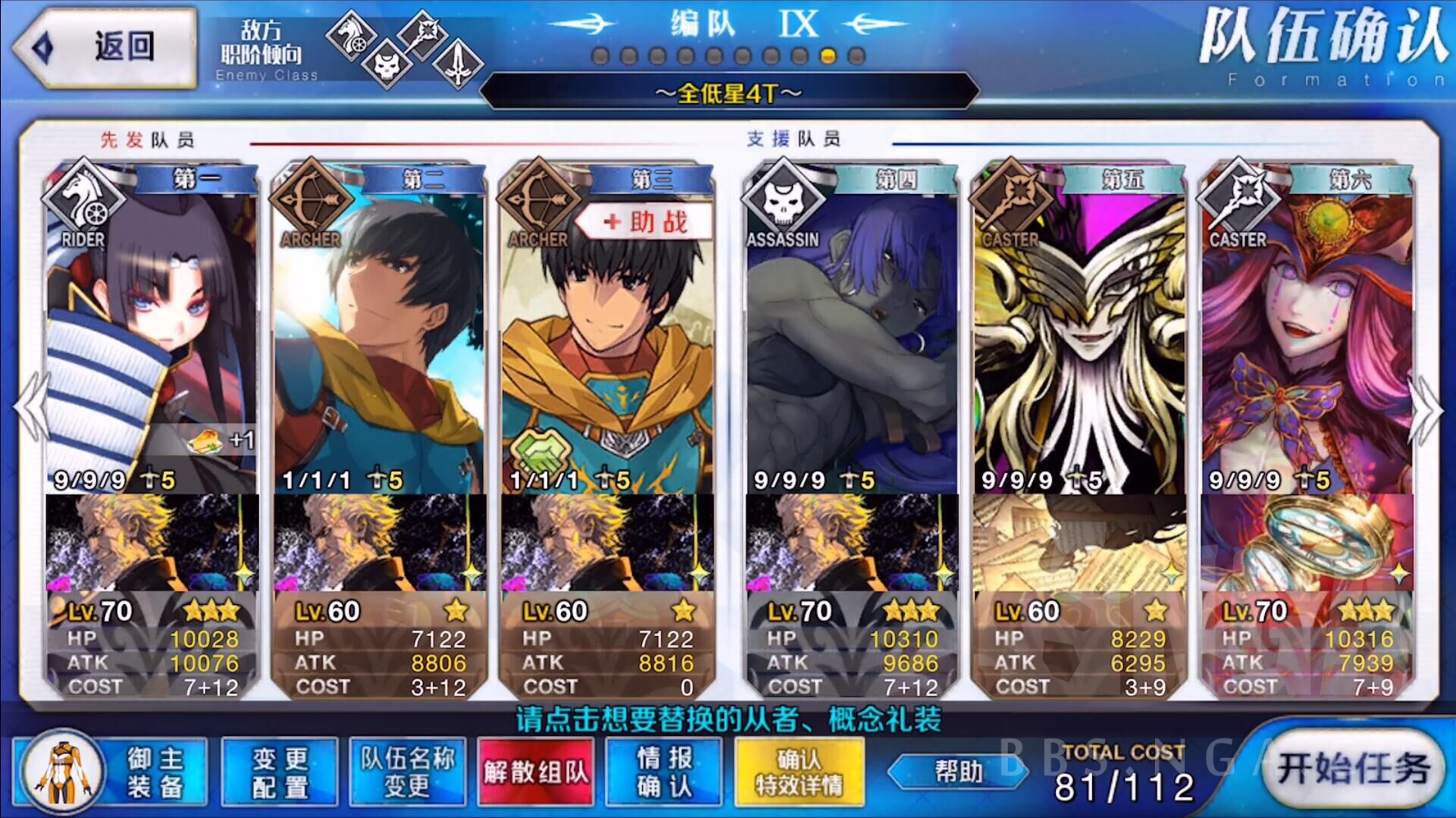
Task: Select the Rider servant in slot one
Action: point(152,334)
